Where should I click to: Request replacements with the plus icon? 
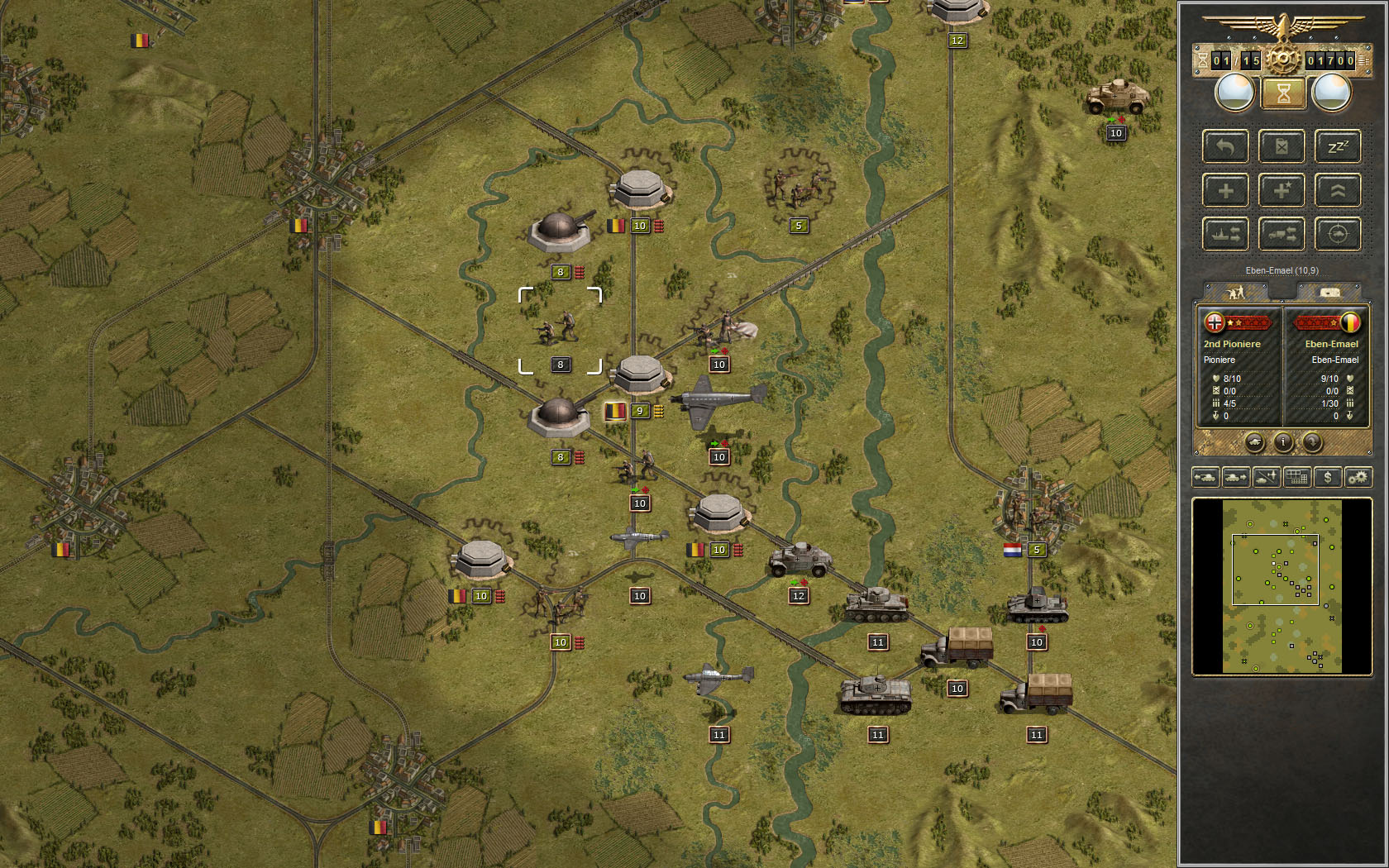pyautogui.click(x=1225, y=190)
